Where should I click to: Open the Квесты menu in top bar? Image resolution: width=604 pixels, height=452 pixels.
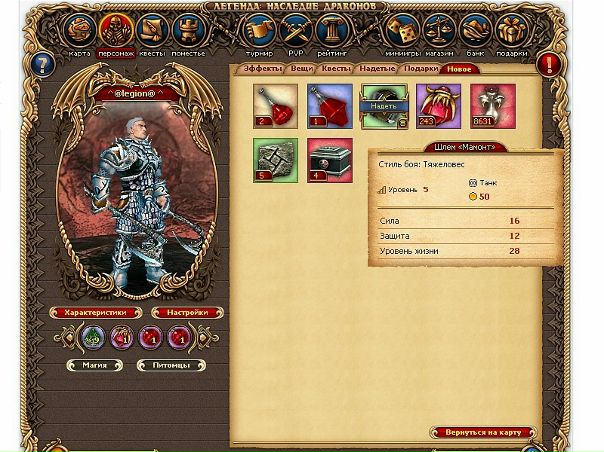pos(153,31)
